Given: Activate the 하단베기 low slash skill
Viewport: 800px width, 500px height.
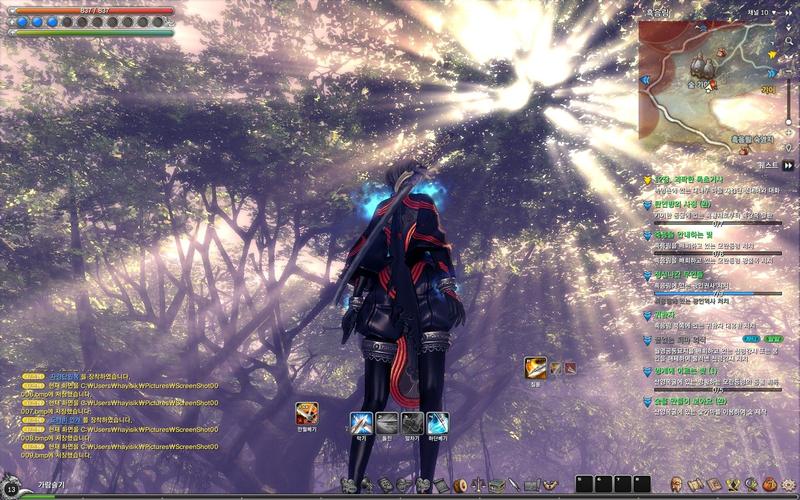Looking at the screenshot, I should coord(438,422).
